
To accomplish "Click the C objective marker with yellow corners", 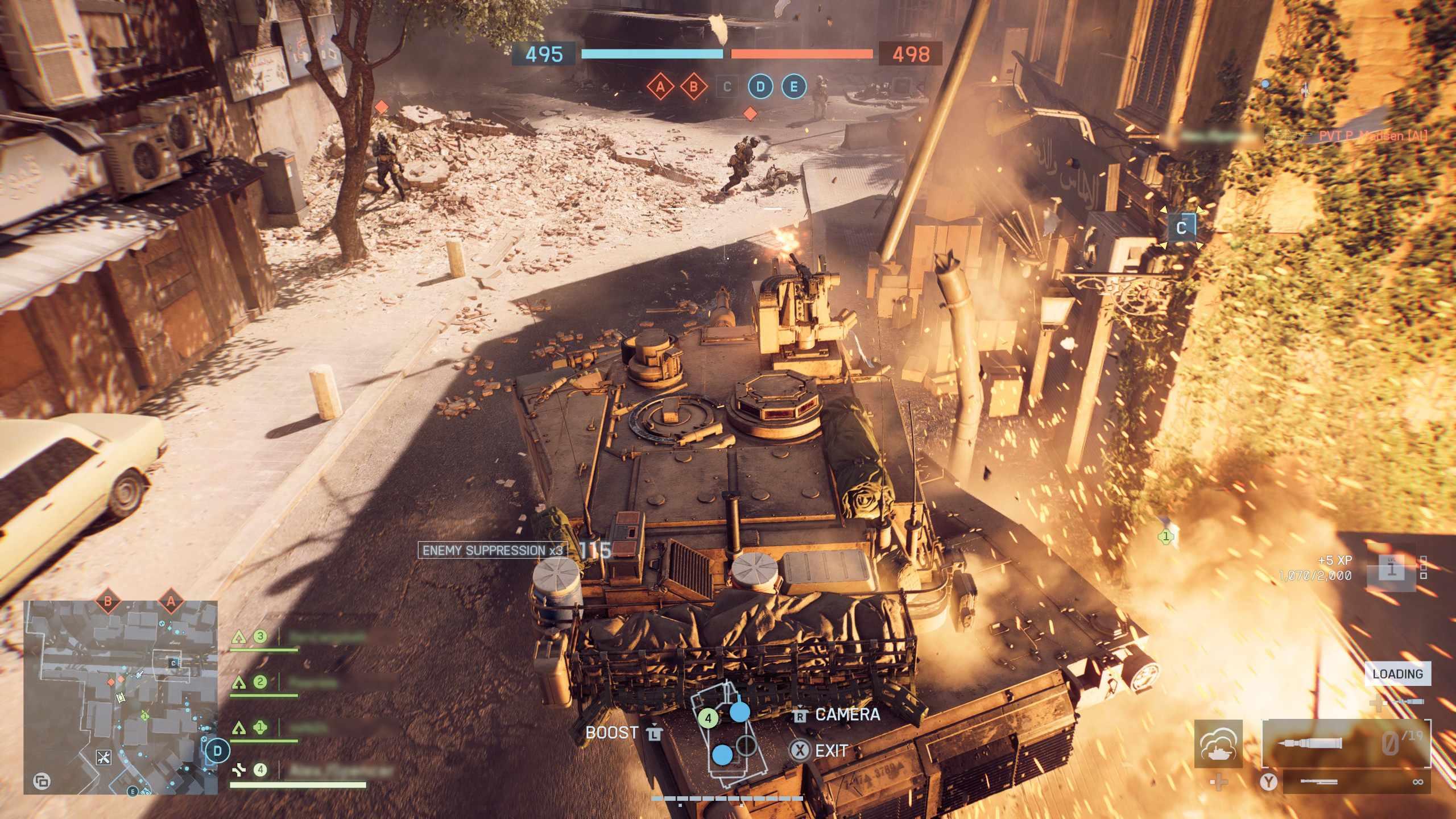I will [x=1181, y=227].
